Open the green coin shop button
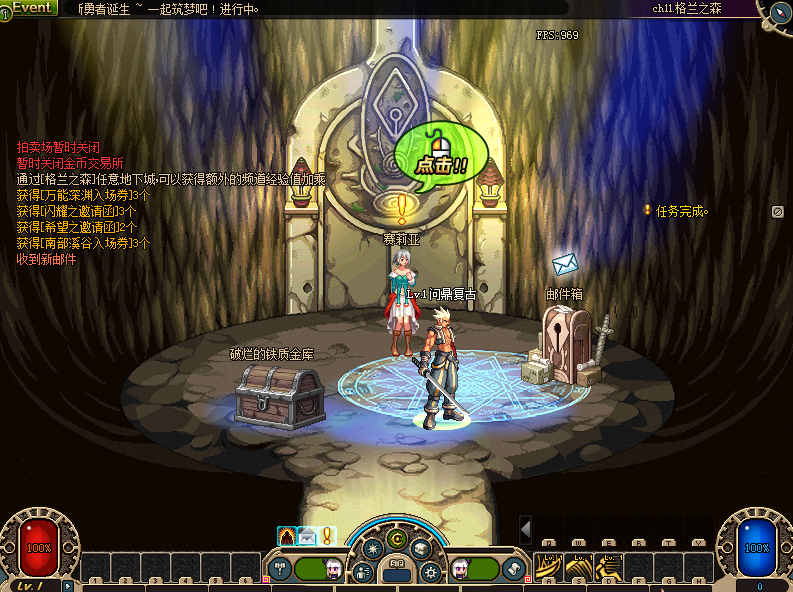Screen dimensions: 793x592 [396, 539]
